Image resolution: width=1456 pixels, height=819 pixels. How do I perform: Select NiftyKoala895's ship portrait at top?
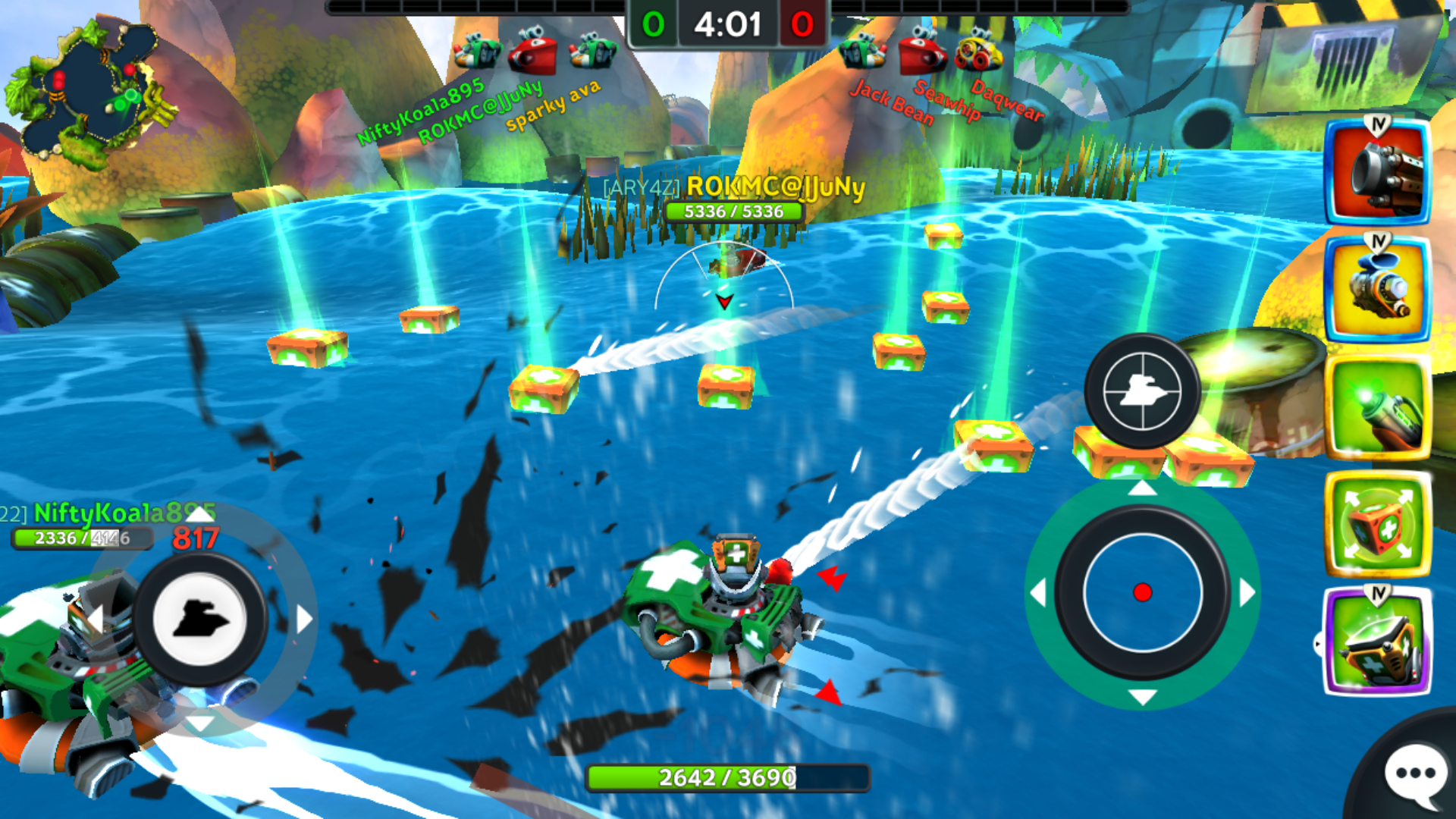click(x=476, y=52)
